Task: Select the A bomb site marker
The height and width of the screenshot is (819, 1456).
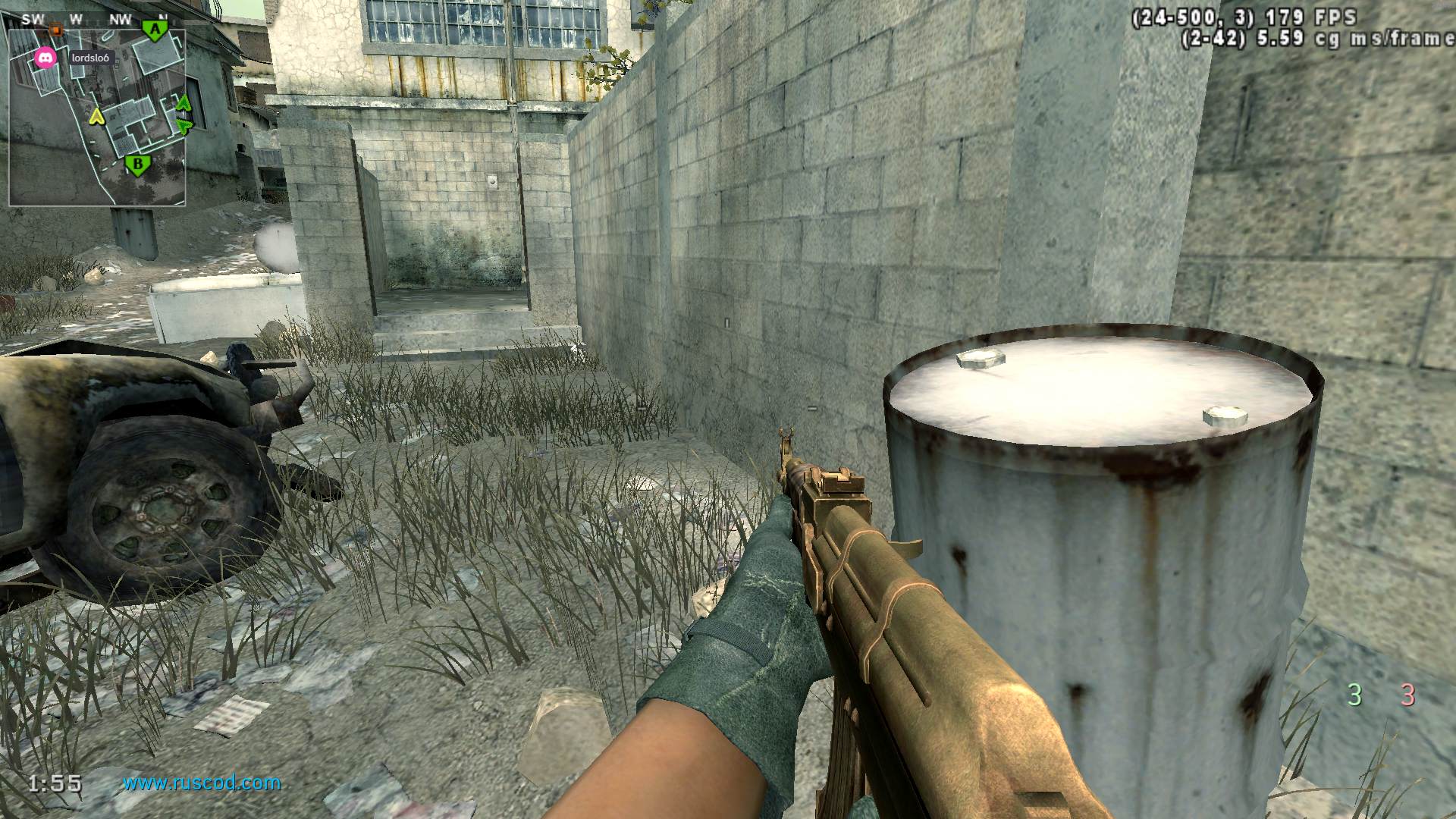Action: pos(155,31)
